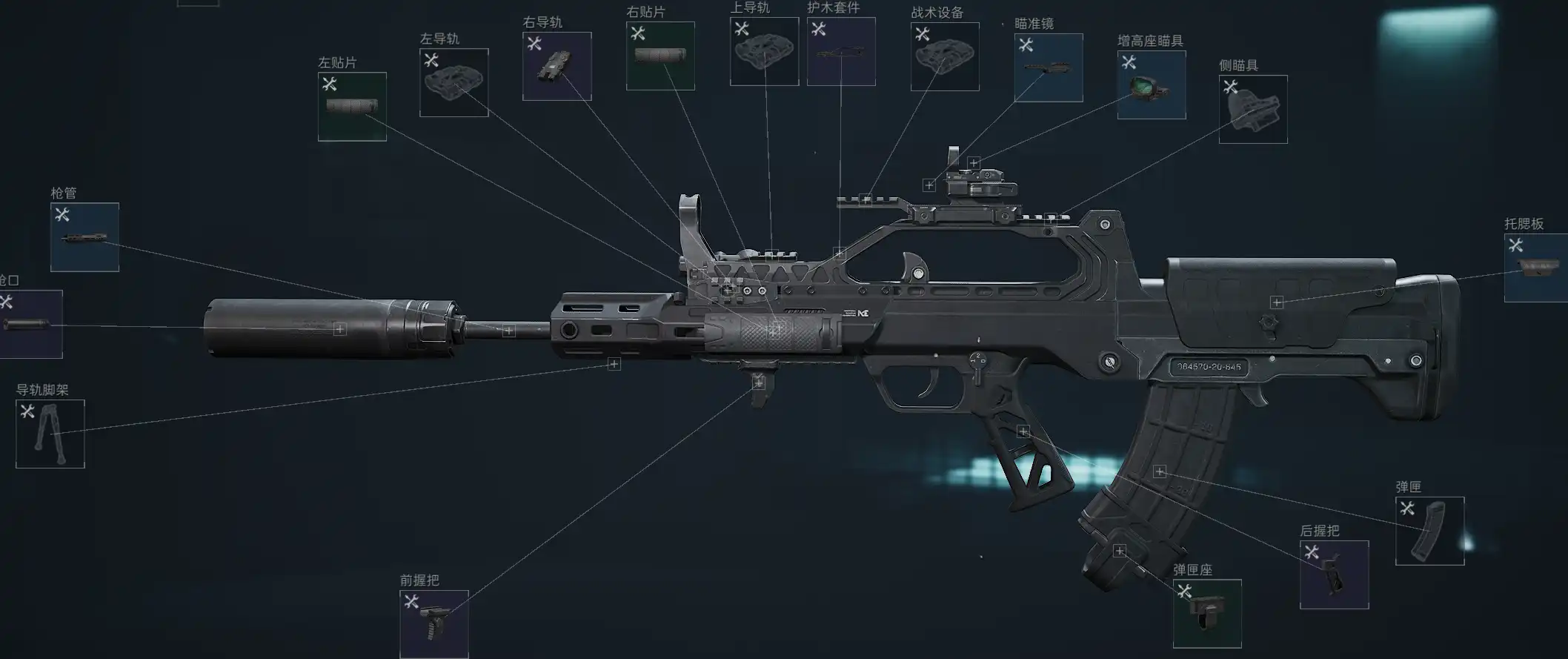The height and width of the screenshot is (659, 1568).
Task: Open the 侧瞄具 side sight slot
Action: (1253, 110)
